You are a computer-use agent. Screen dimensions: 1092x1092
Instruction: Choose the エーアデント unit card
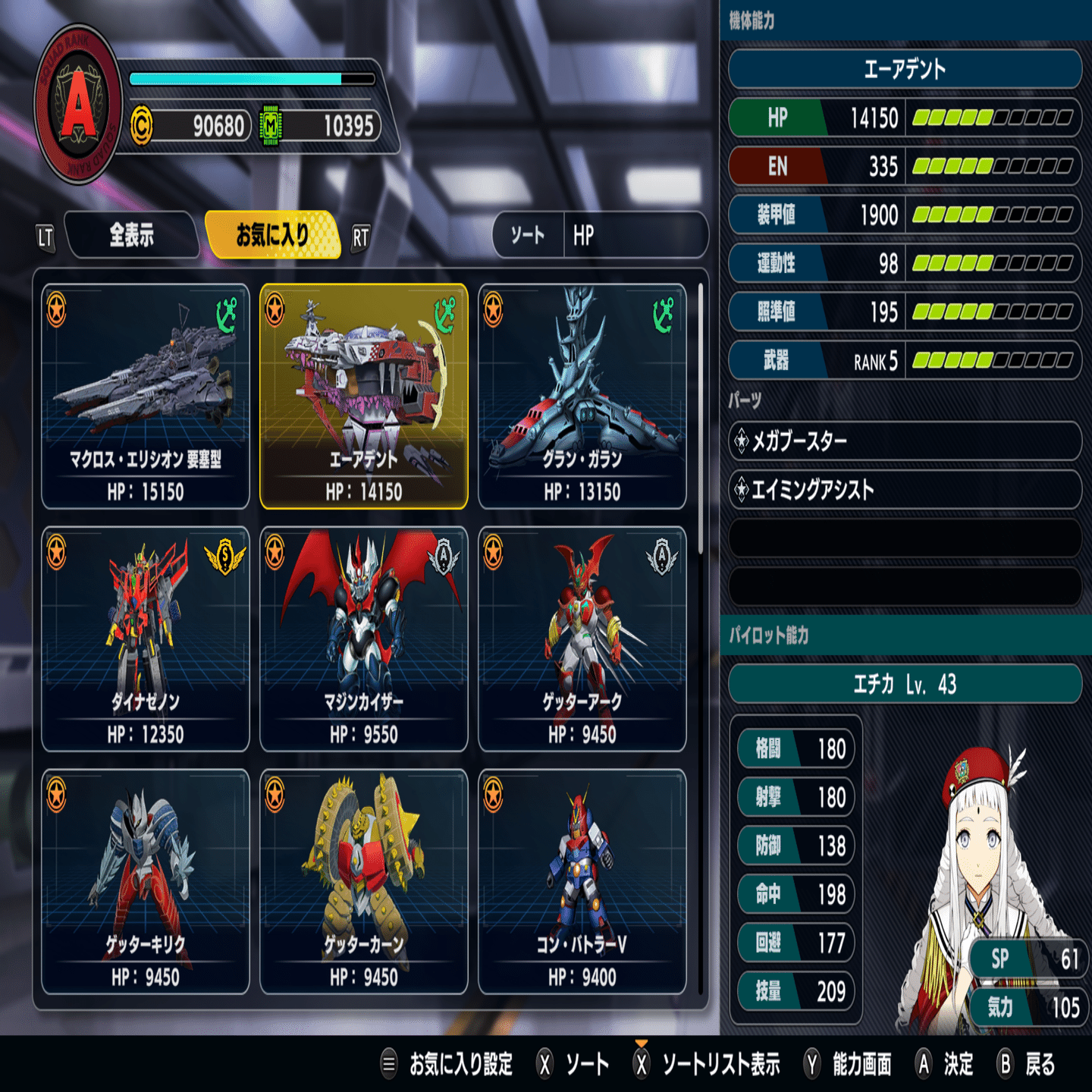click(x=364, y=396)
